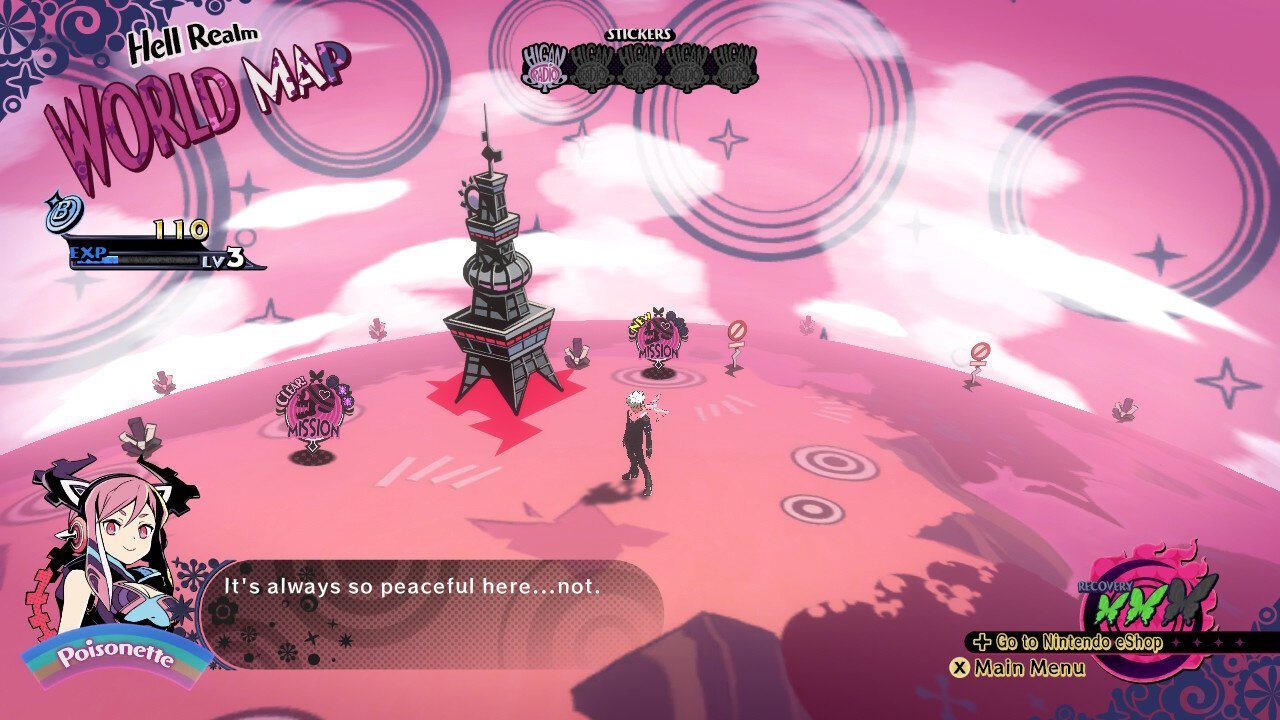Go to Nintendo eShop
The height and width of the screenshot is (720, 1280).
1068,642
